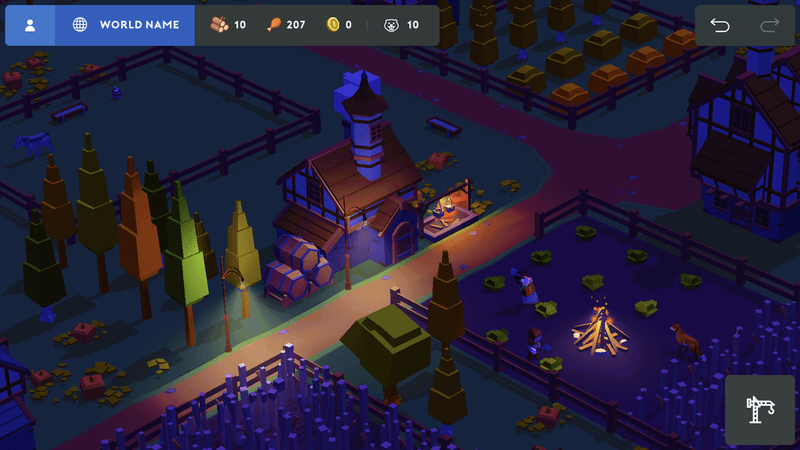Open the player profile button
This screenshot has height=450, width=800.
[x=30, y=25]
